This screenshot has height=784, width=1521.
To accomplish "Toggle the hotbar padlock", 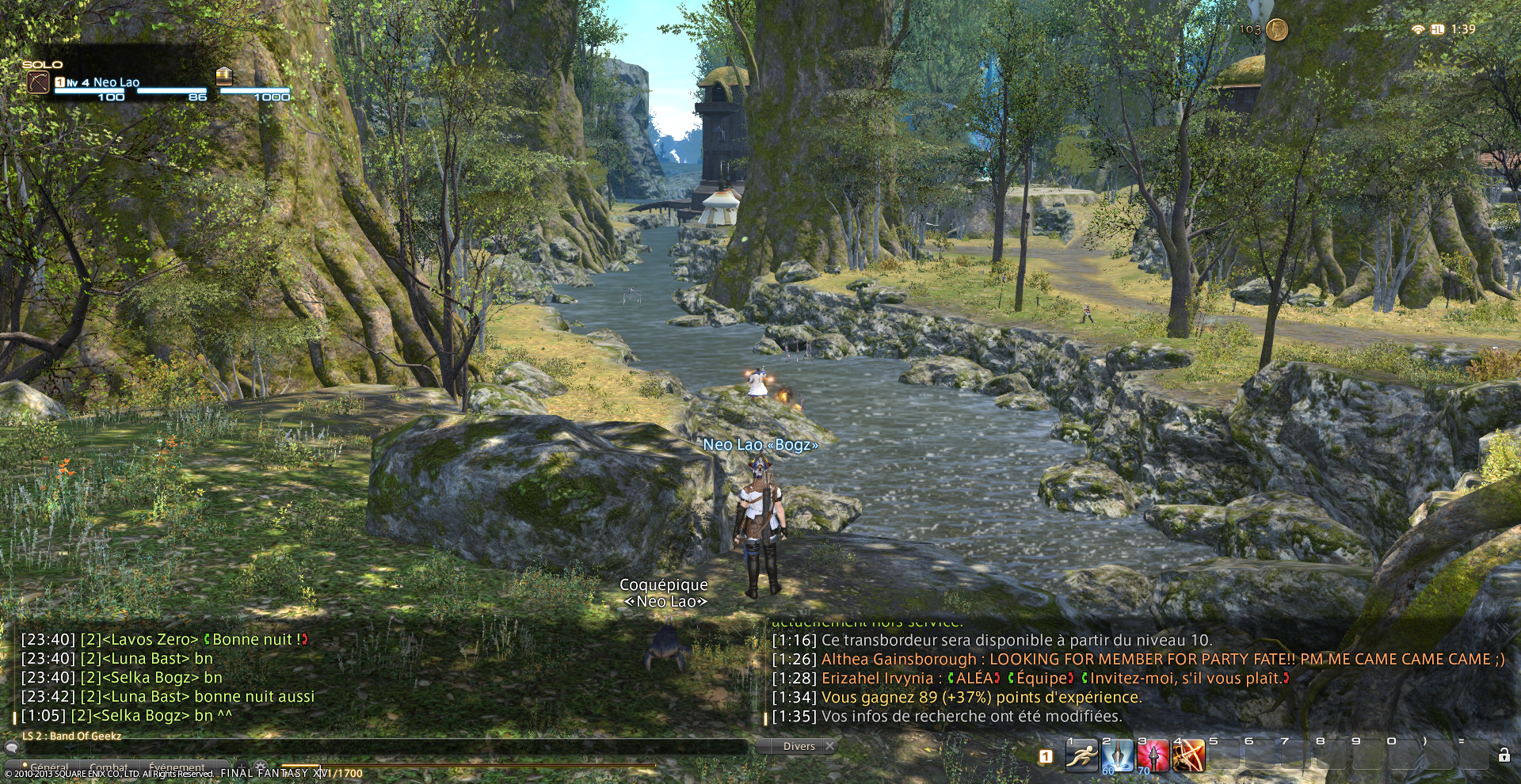I will point(1504,755).
